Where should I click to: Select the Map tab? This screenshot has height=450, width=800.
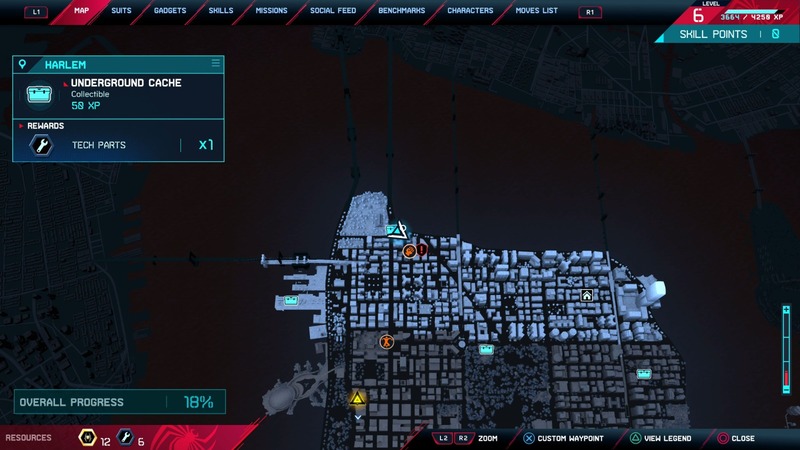[x=80, y=11]
